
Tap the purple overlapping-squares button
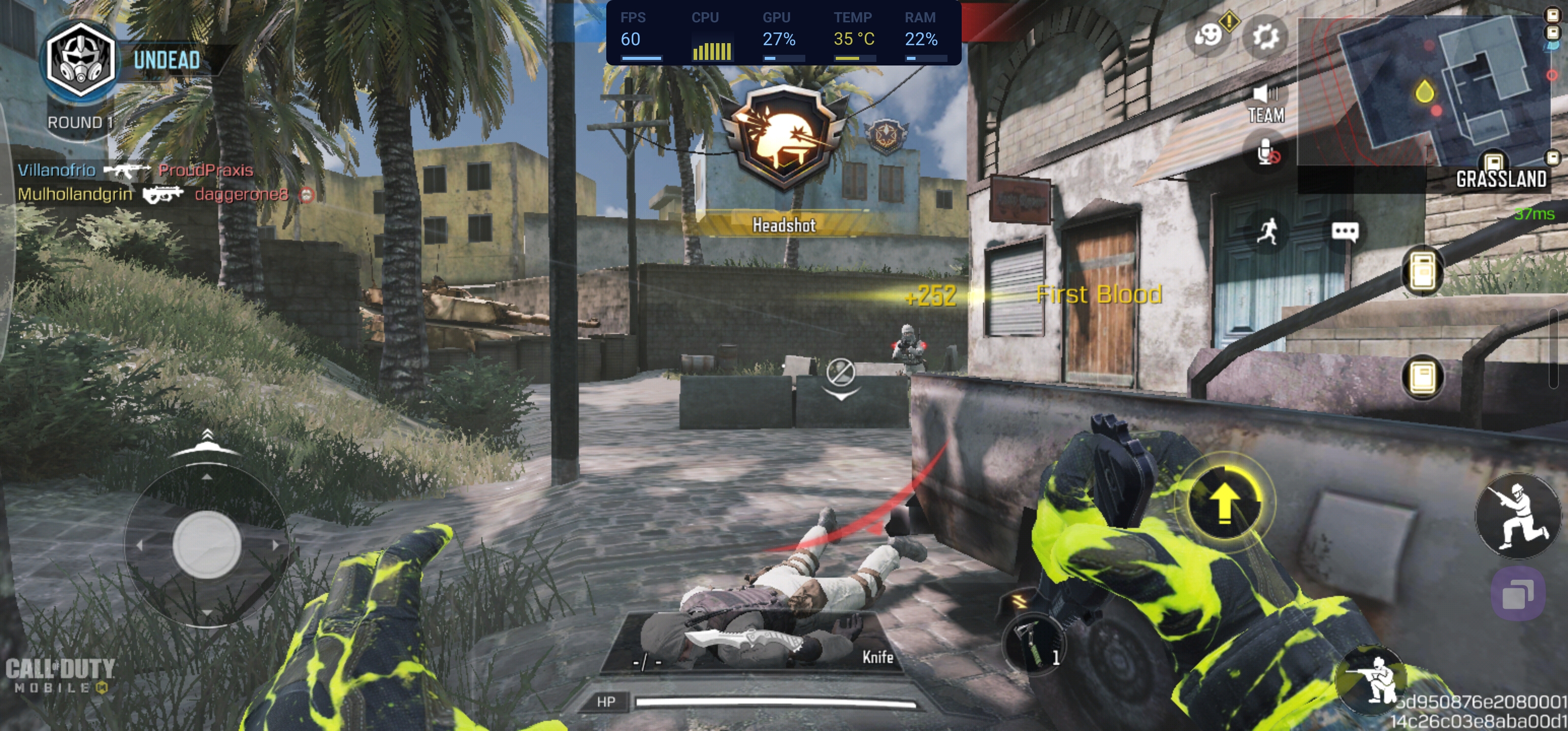tap(1518, 594)
